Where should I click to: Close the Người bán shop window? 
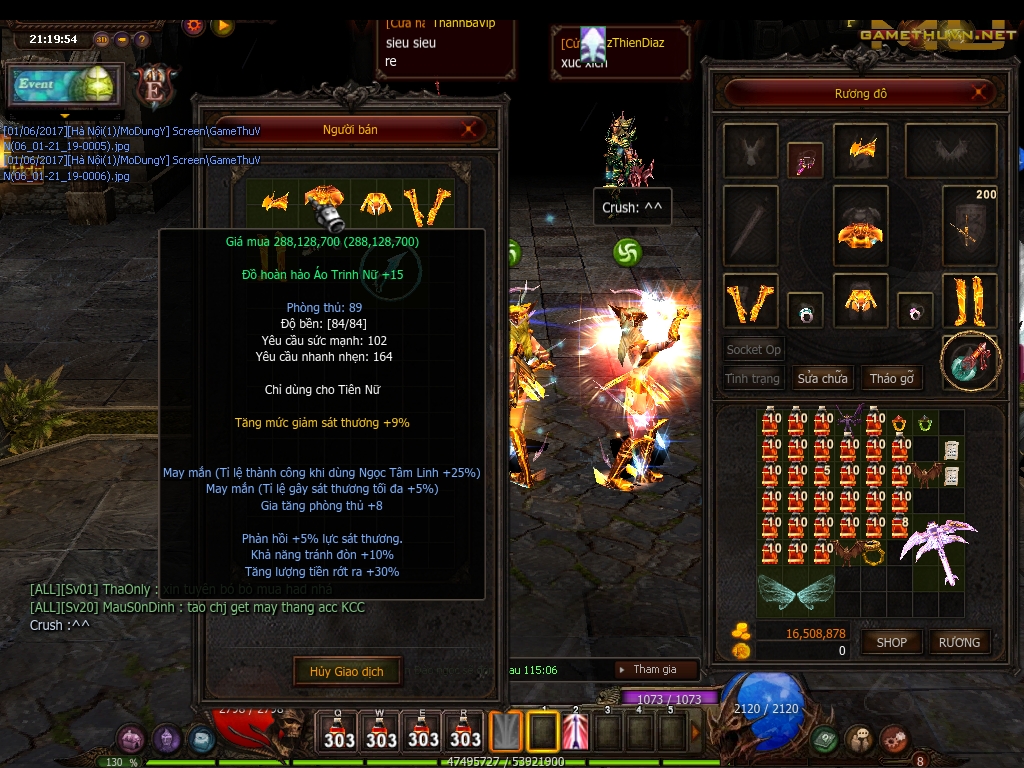point(470,129)
